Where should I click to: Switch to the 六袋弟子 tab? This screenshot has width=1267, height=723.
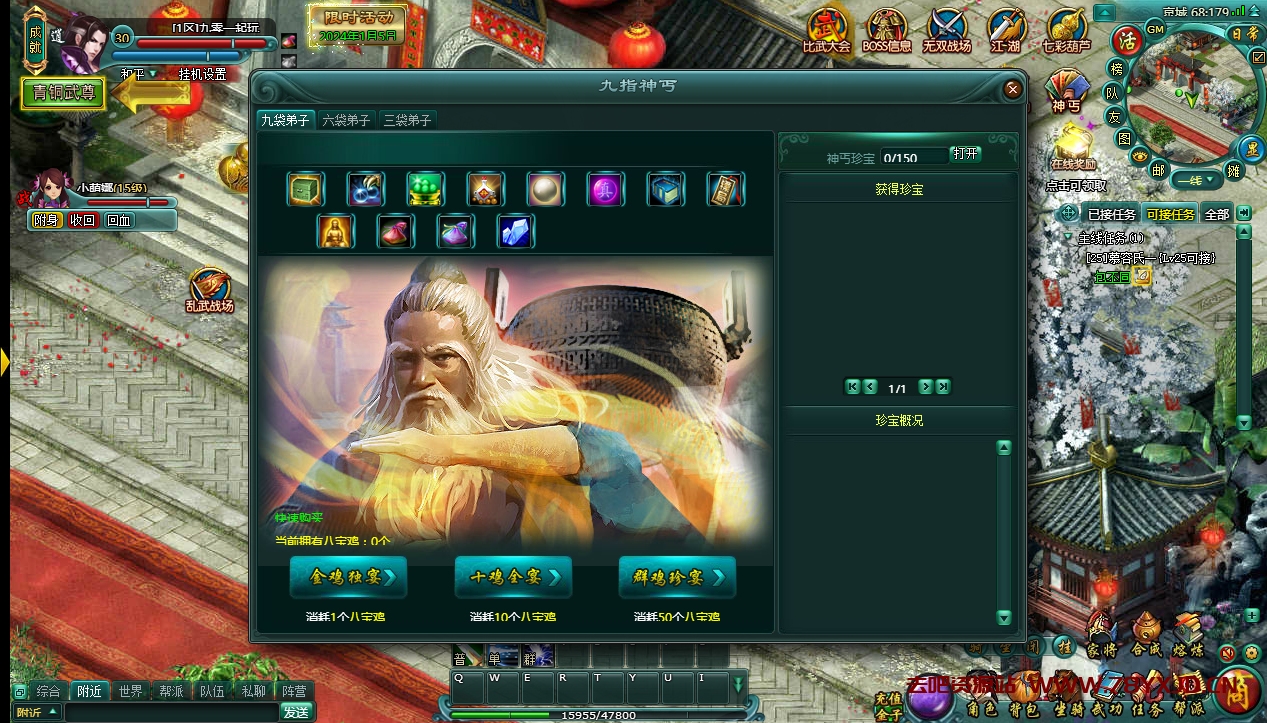[x=346, y=120]
